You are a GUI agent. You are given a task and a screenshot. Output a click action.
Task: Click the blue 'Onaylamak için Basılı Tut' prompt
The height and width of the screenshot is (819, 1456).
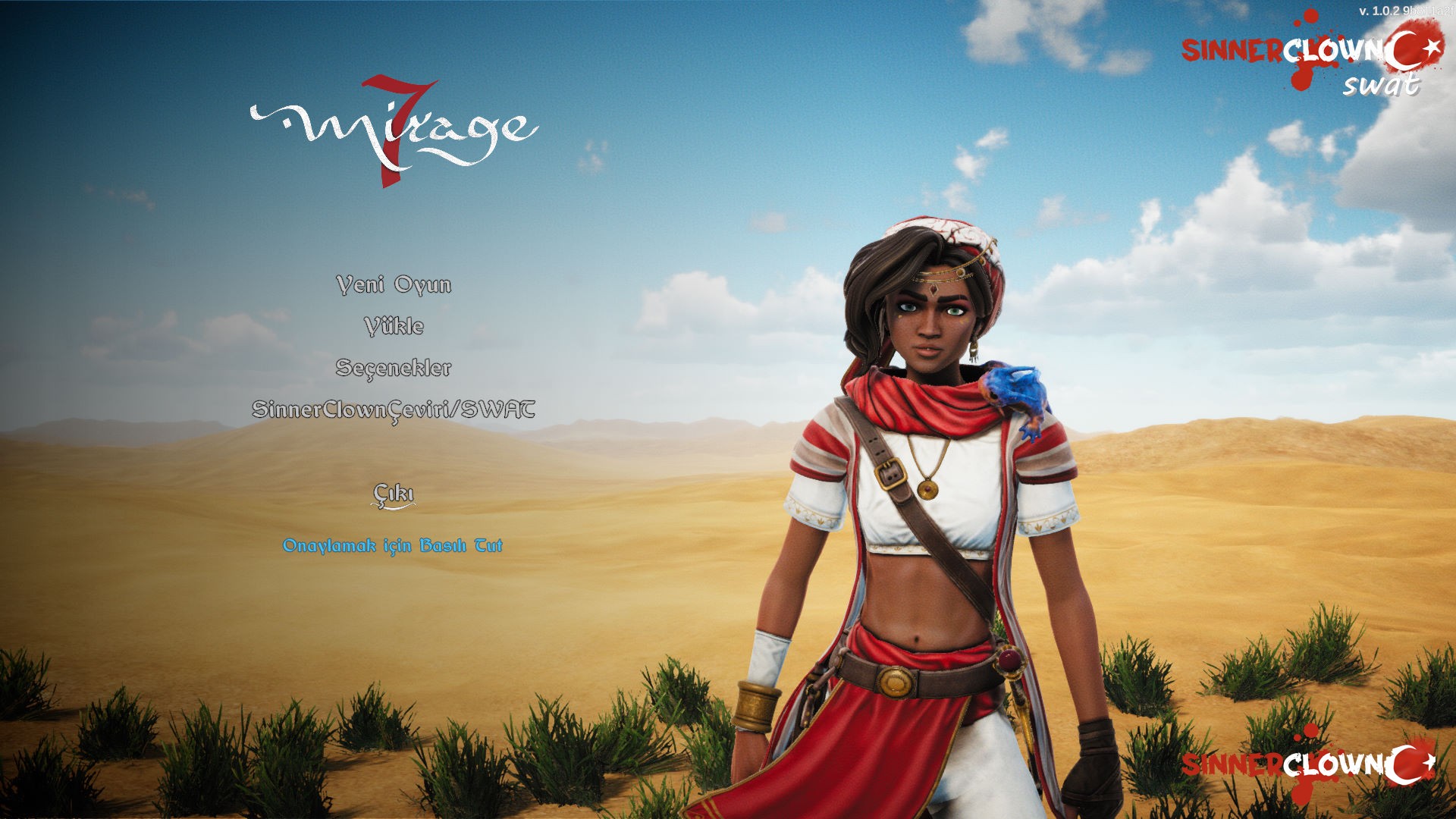point(395,543)
